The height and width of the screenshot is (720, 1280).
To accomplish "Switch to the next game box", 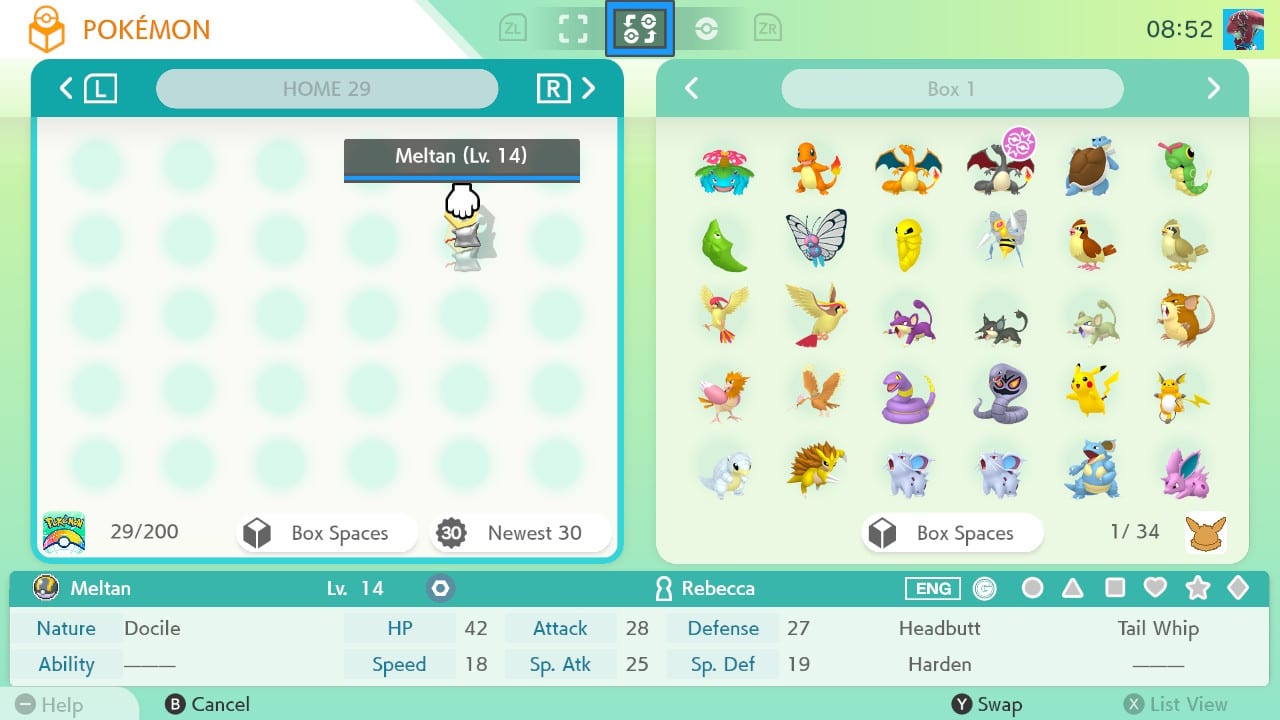I will click(1213, 89).
